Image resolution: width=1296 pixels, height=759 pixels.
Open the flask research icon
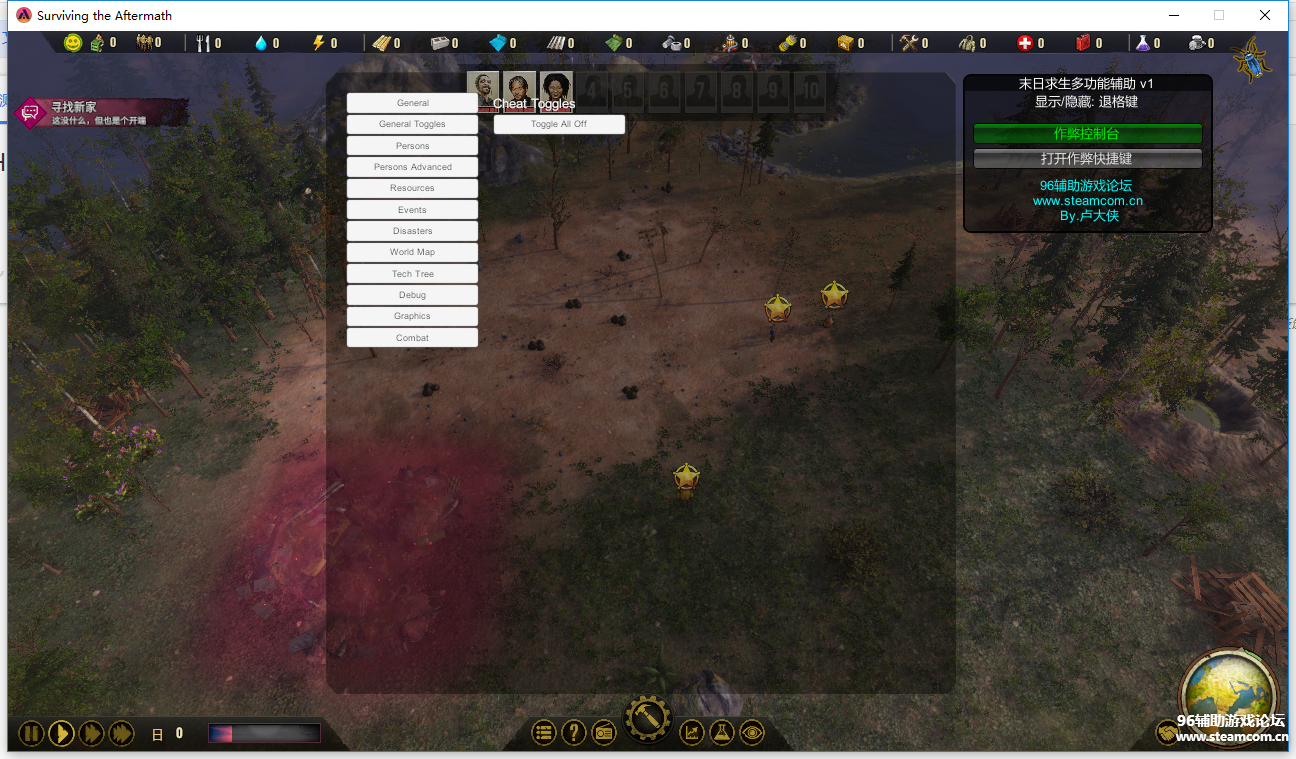coord(721,733)
